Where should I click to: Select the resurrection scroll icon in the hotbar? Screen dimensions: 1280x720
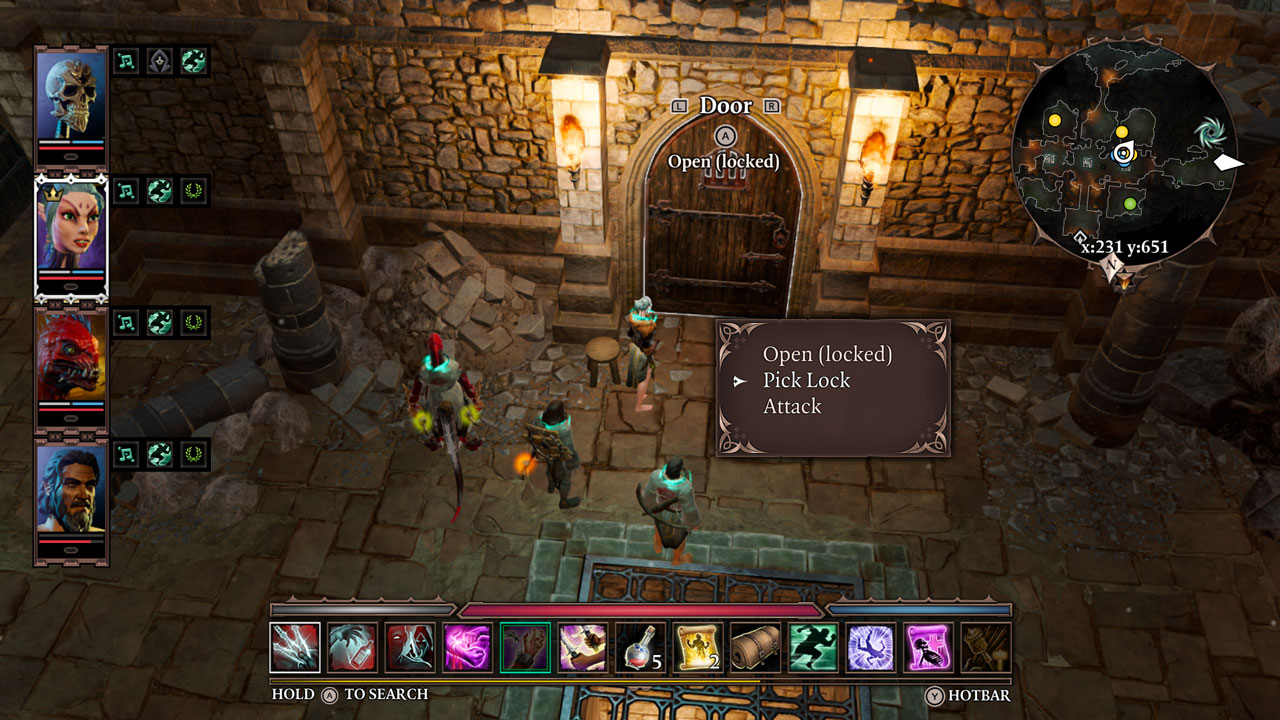point(696,650)
